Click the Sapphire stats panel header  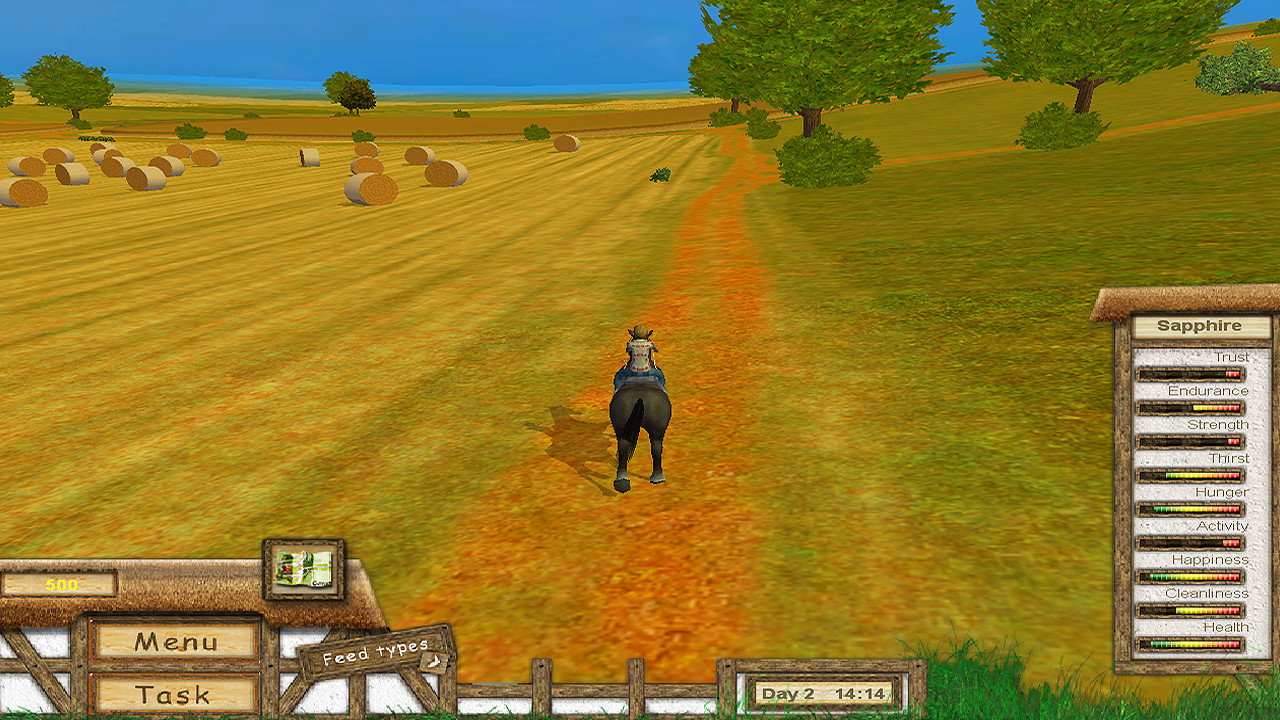click(1199, 325)
